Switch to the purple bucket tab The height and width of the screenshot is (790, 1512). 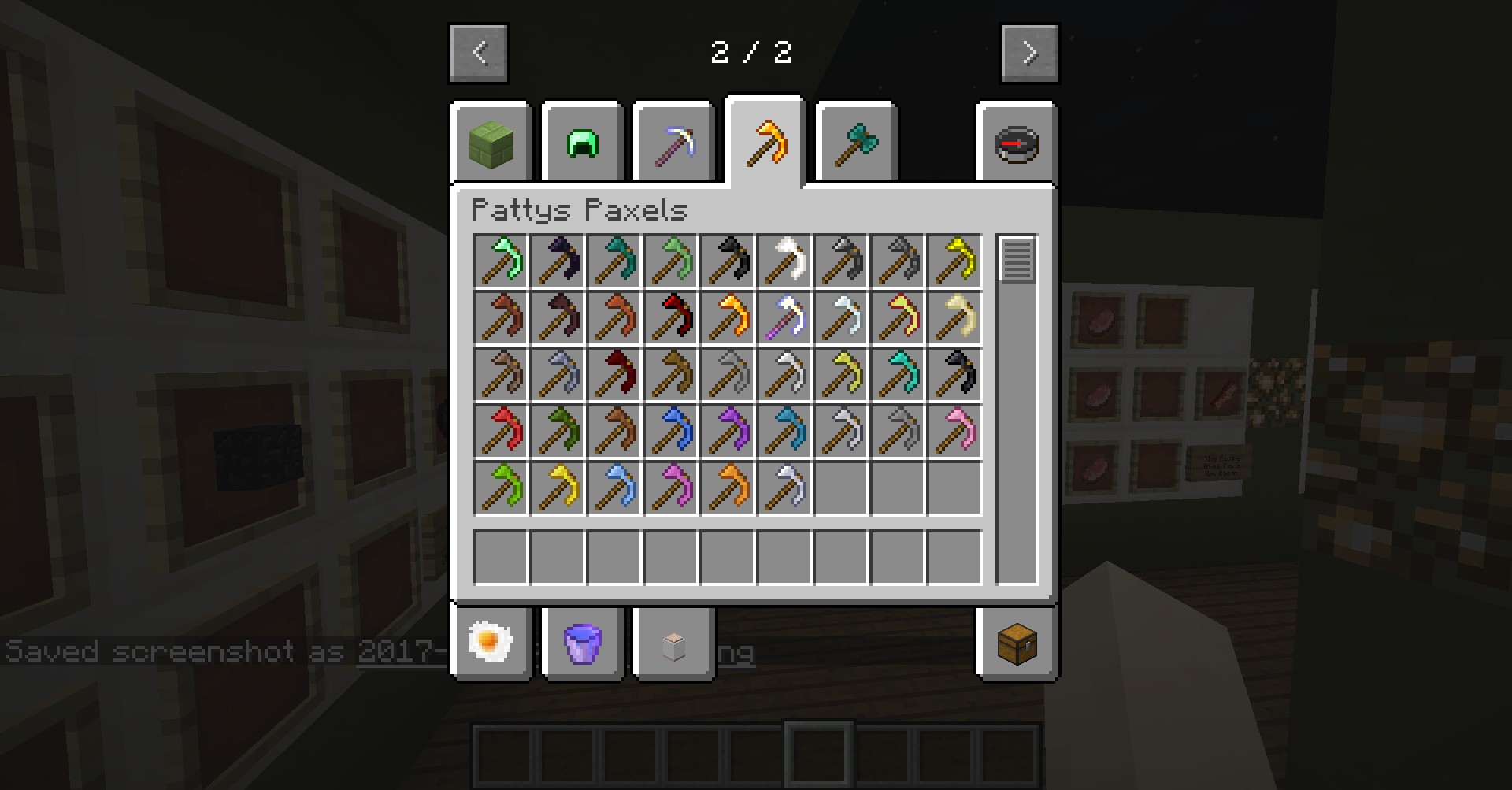pos(583,641)
